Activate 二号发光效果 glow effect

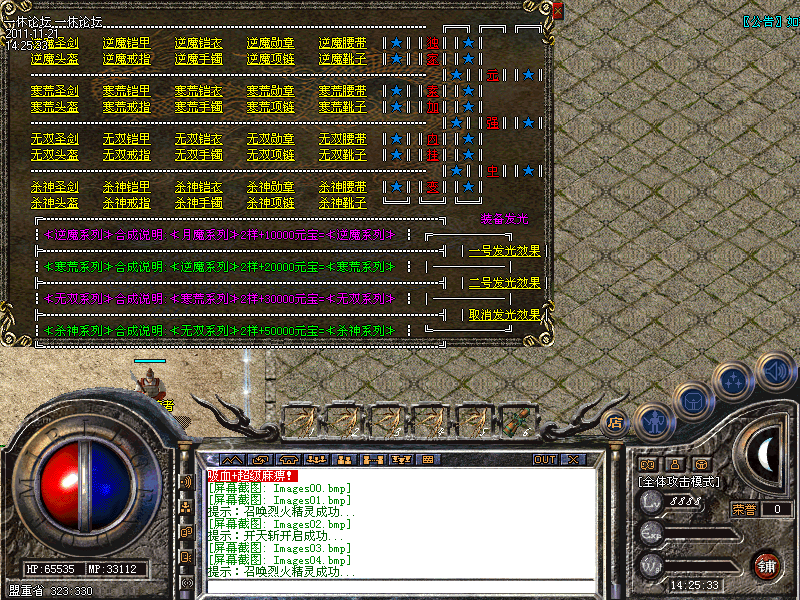pos(504,283)
